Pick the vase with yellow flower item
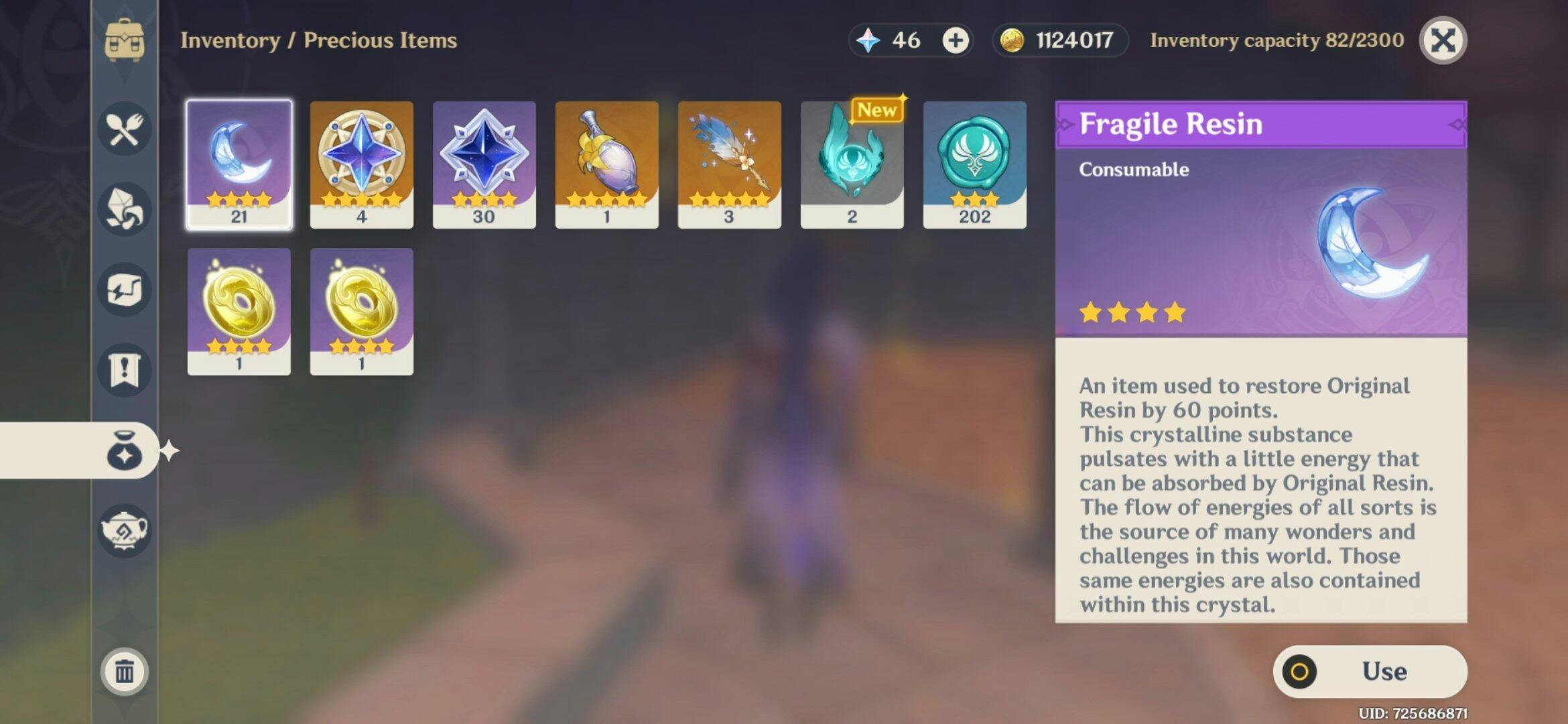 pyautogui.click(x=606, y=164)
